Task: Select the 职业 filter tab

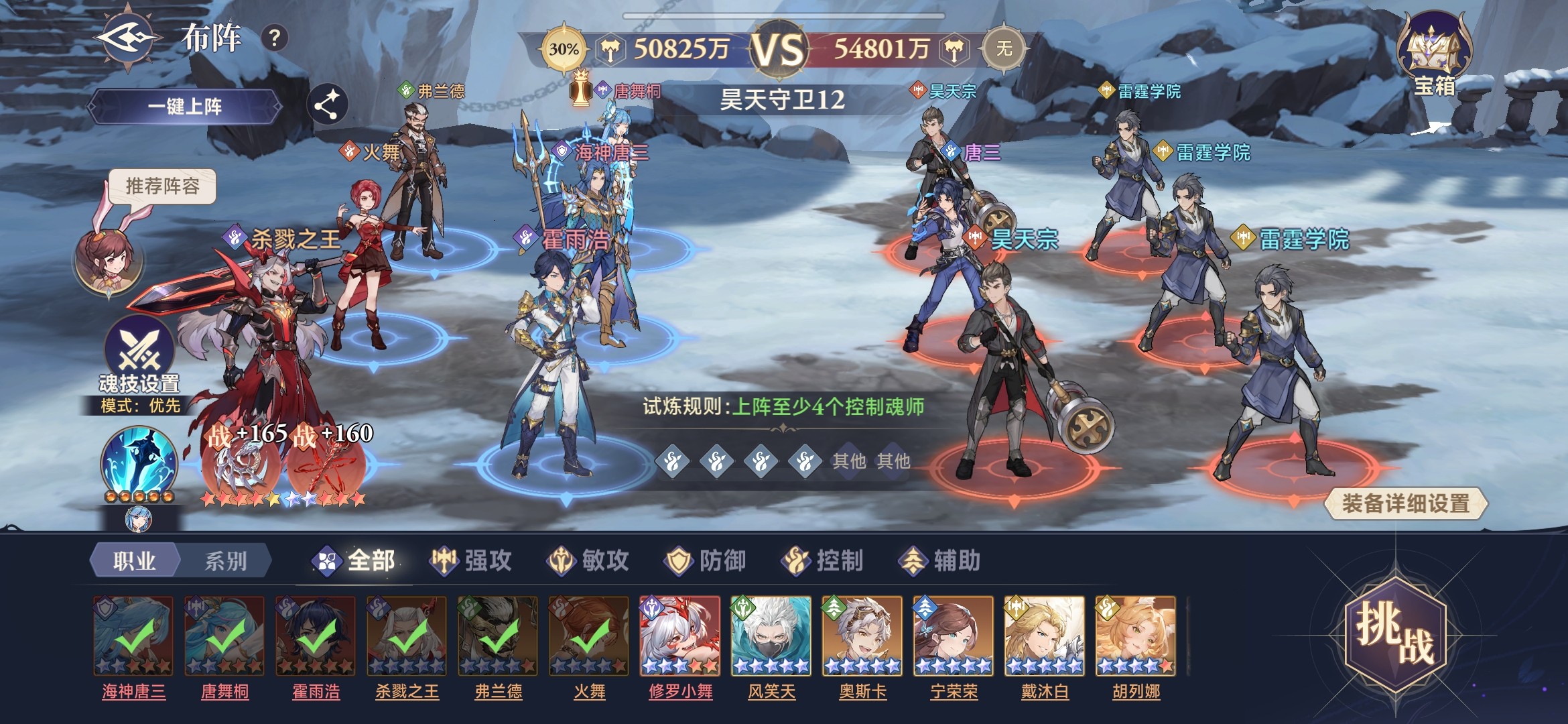Action: point(135,560)
